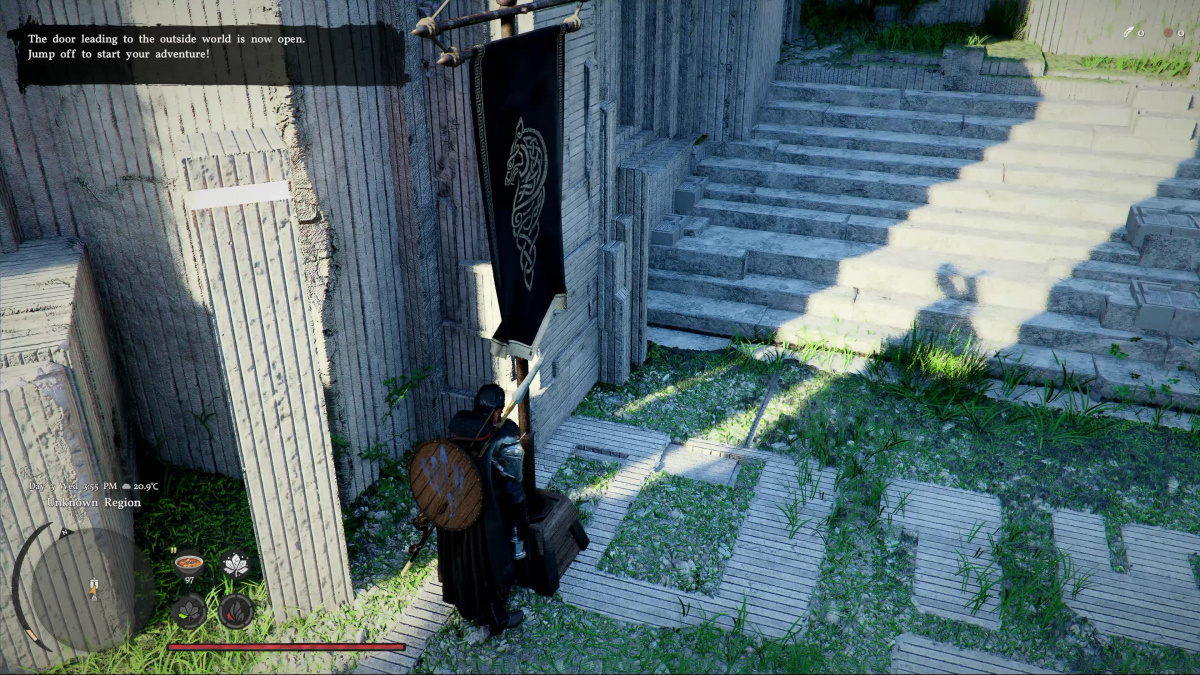Click the red circular coin icon

pos(1167,32)
